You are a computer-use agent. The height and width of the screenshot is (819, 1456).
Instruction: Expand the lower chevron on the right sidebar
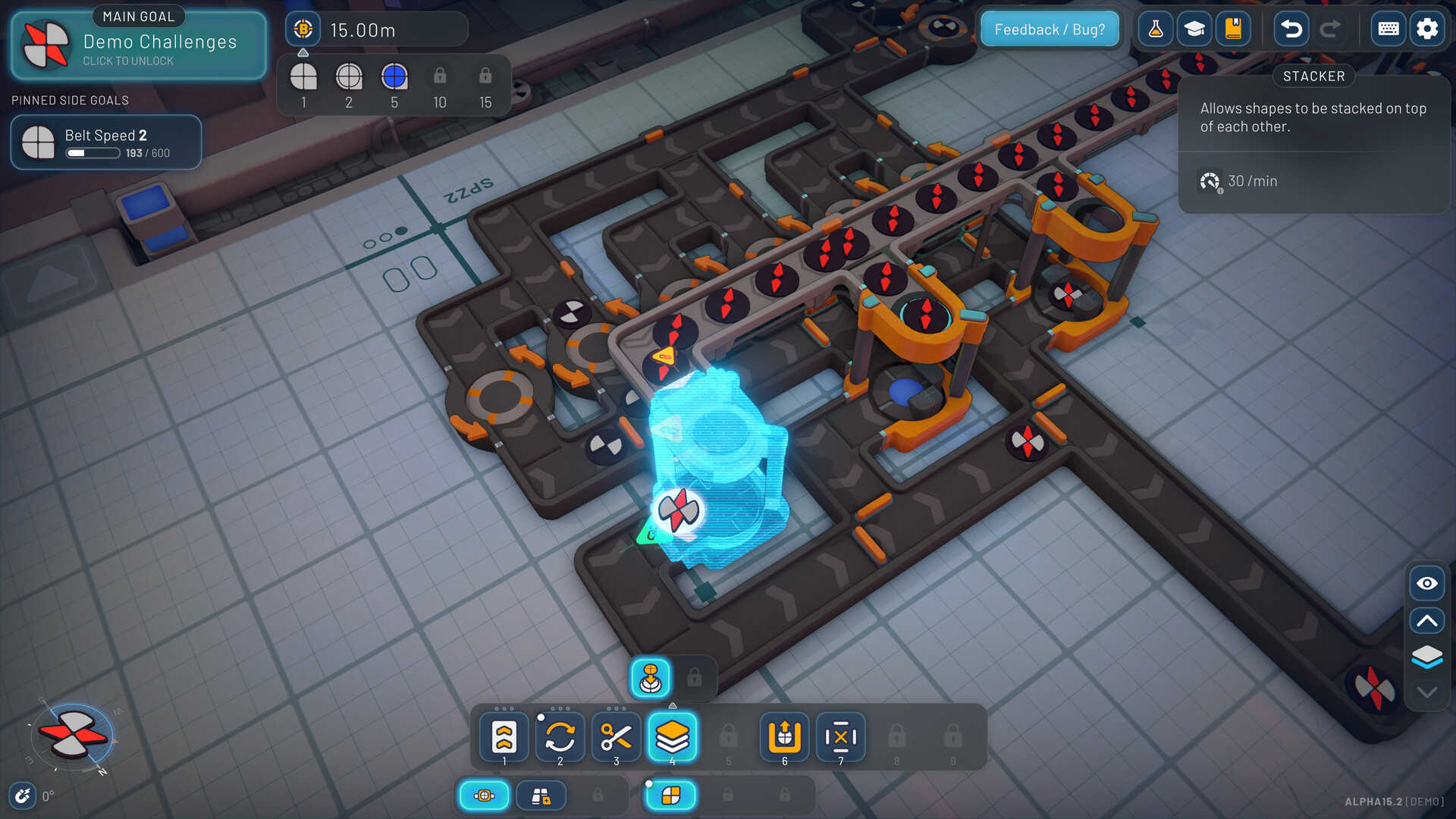coord(1426,692)
